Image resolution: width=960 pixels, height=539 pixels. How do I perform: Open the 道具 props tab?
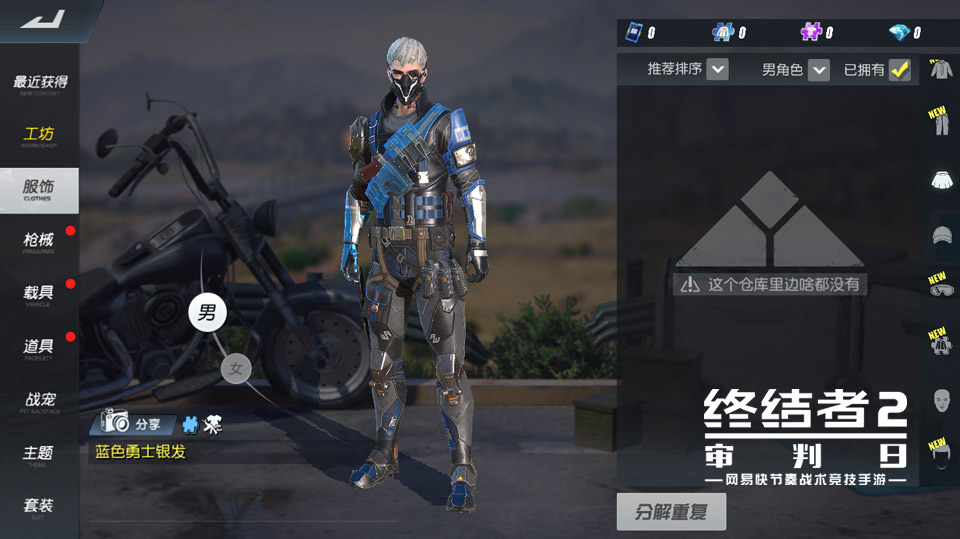pos(40,348)
